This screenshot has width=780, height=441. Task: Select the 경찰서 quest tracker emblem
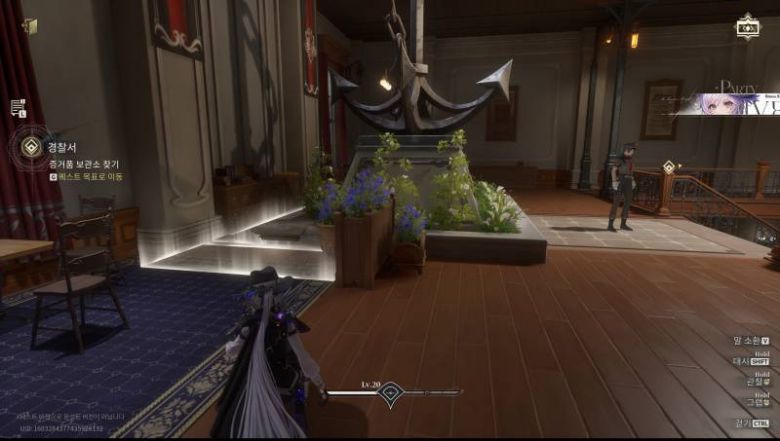tap(30, 148)
